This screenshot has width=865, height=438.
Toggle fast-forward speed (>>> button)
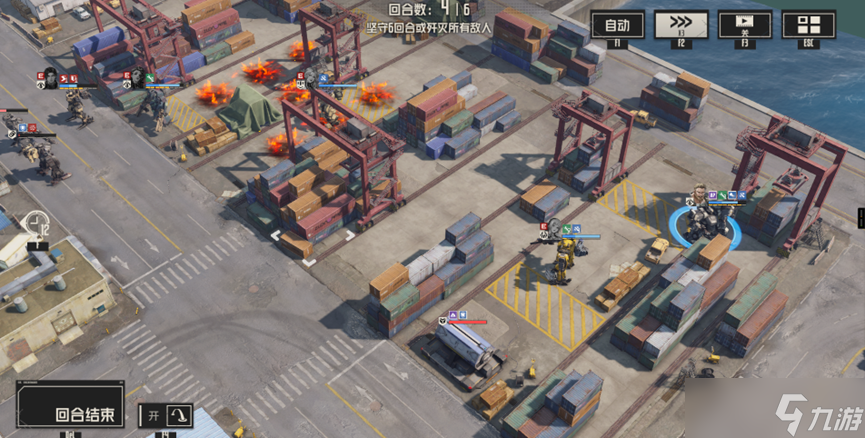(680, 24)
